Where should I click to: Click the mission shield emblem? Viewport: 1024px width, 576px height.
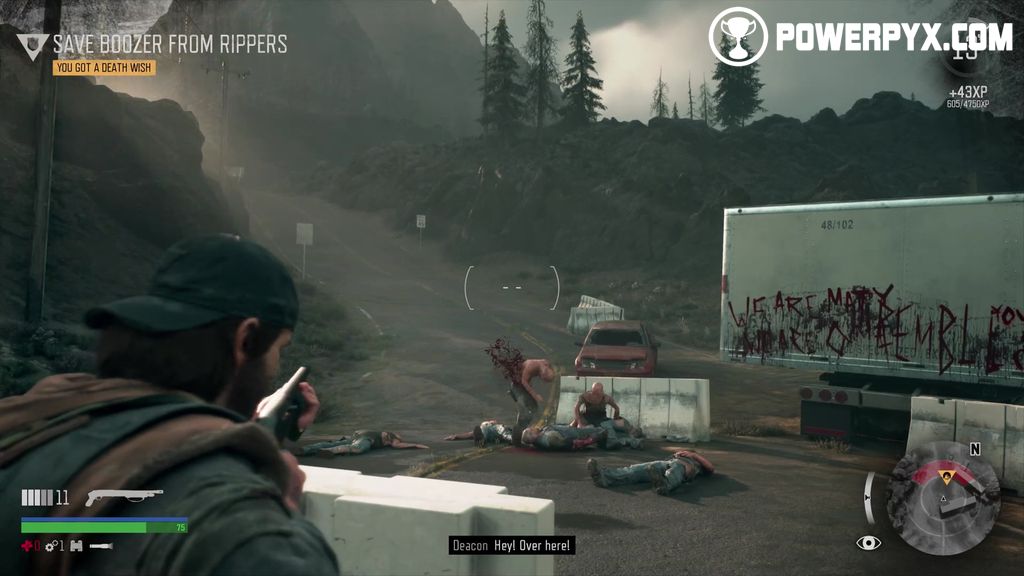(x=32, y=45)
